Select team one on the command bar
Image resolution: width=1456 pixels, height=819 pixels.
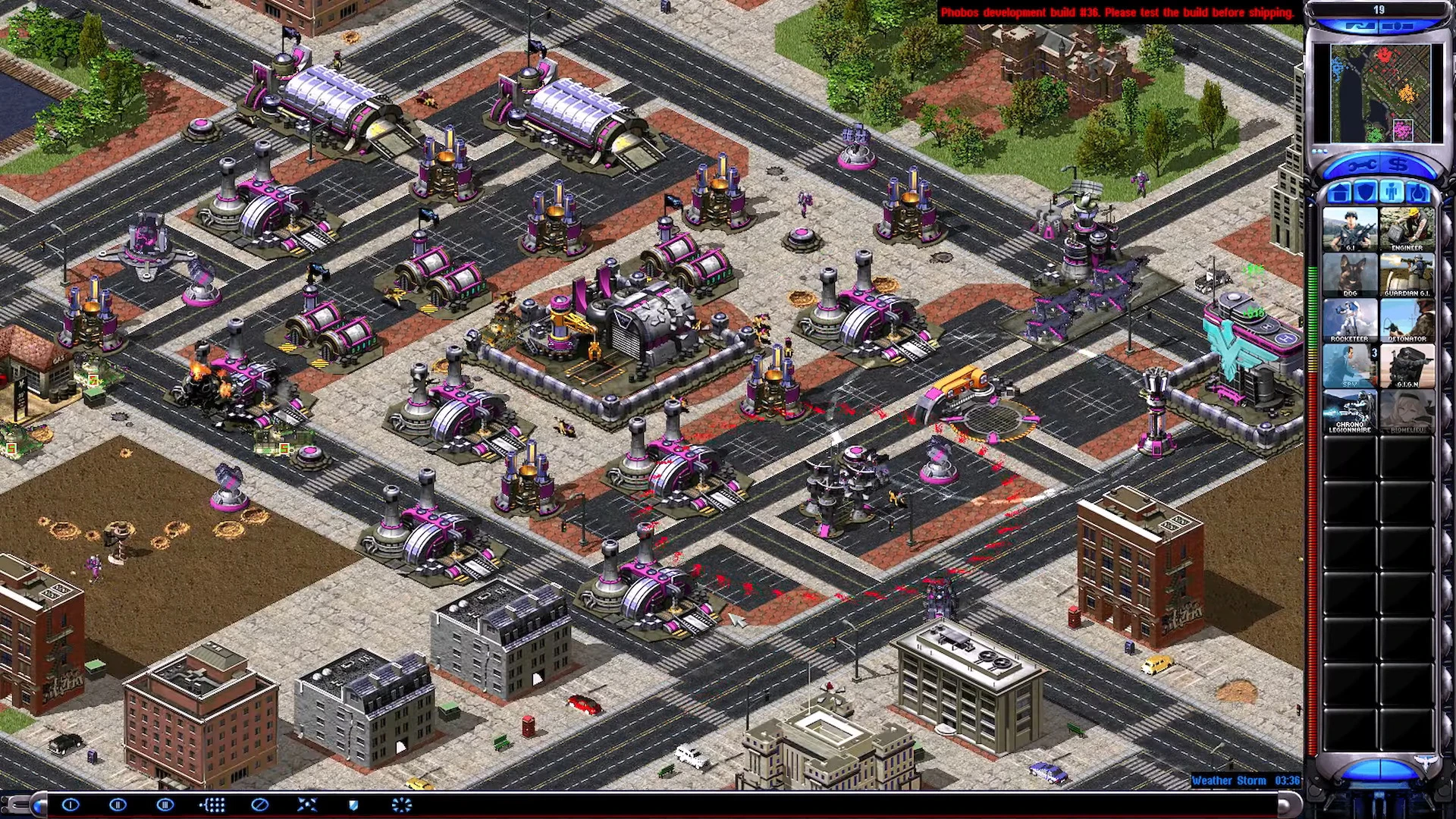[x=71, y=805]
